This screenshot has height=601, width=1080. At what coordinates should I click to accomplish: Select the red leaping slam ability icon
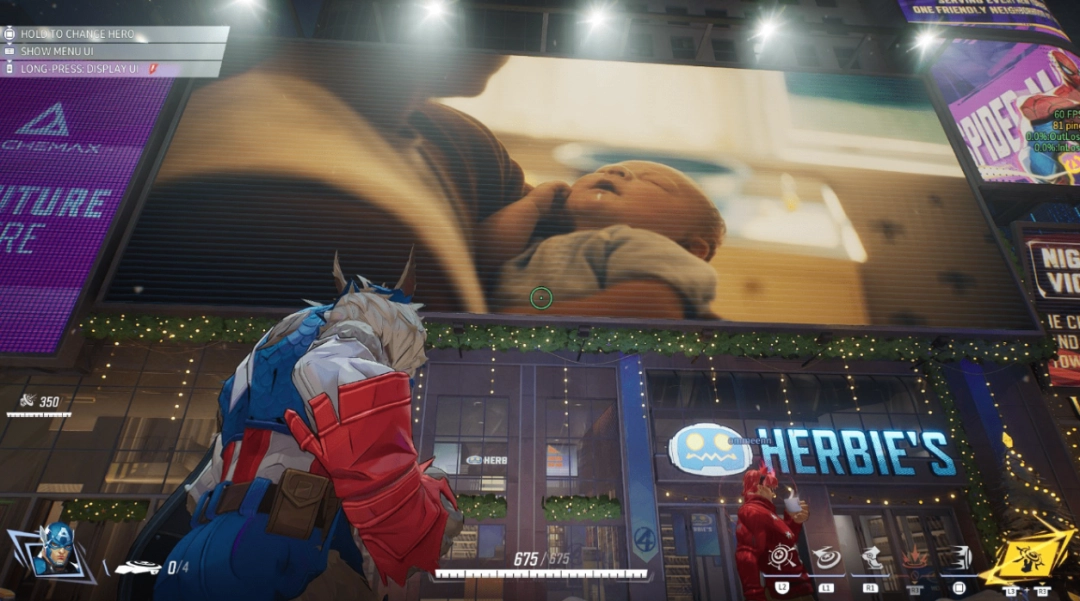point(914,558)
